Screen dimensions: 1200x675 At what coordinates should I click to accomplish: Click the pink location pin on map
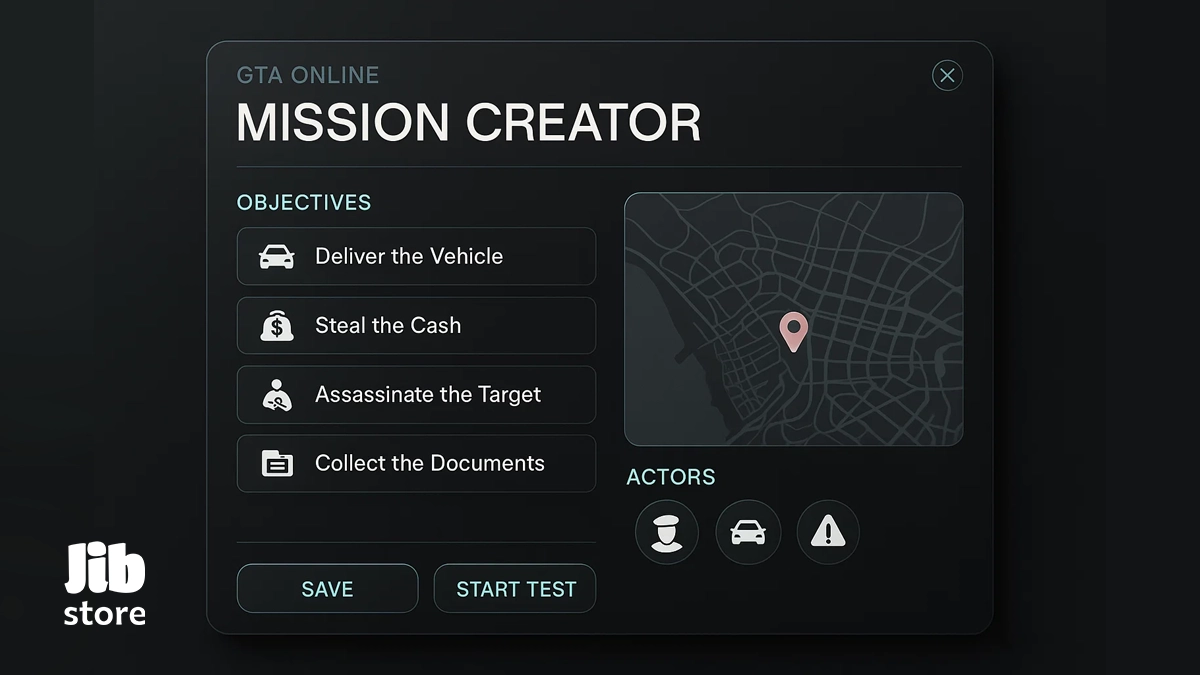click(x=793, y=330)
